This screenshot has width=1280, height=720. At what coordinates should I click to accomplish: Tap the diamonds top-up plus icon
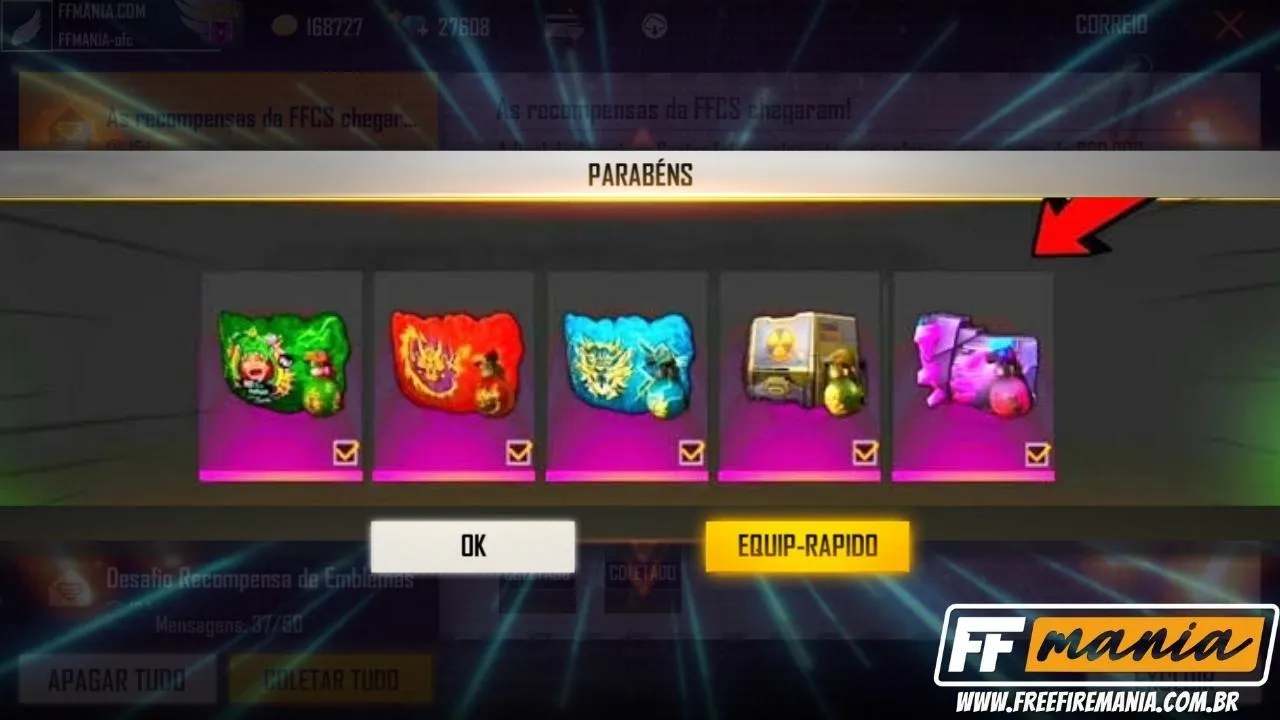pyautogui.click(x=422, y=30)
